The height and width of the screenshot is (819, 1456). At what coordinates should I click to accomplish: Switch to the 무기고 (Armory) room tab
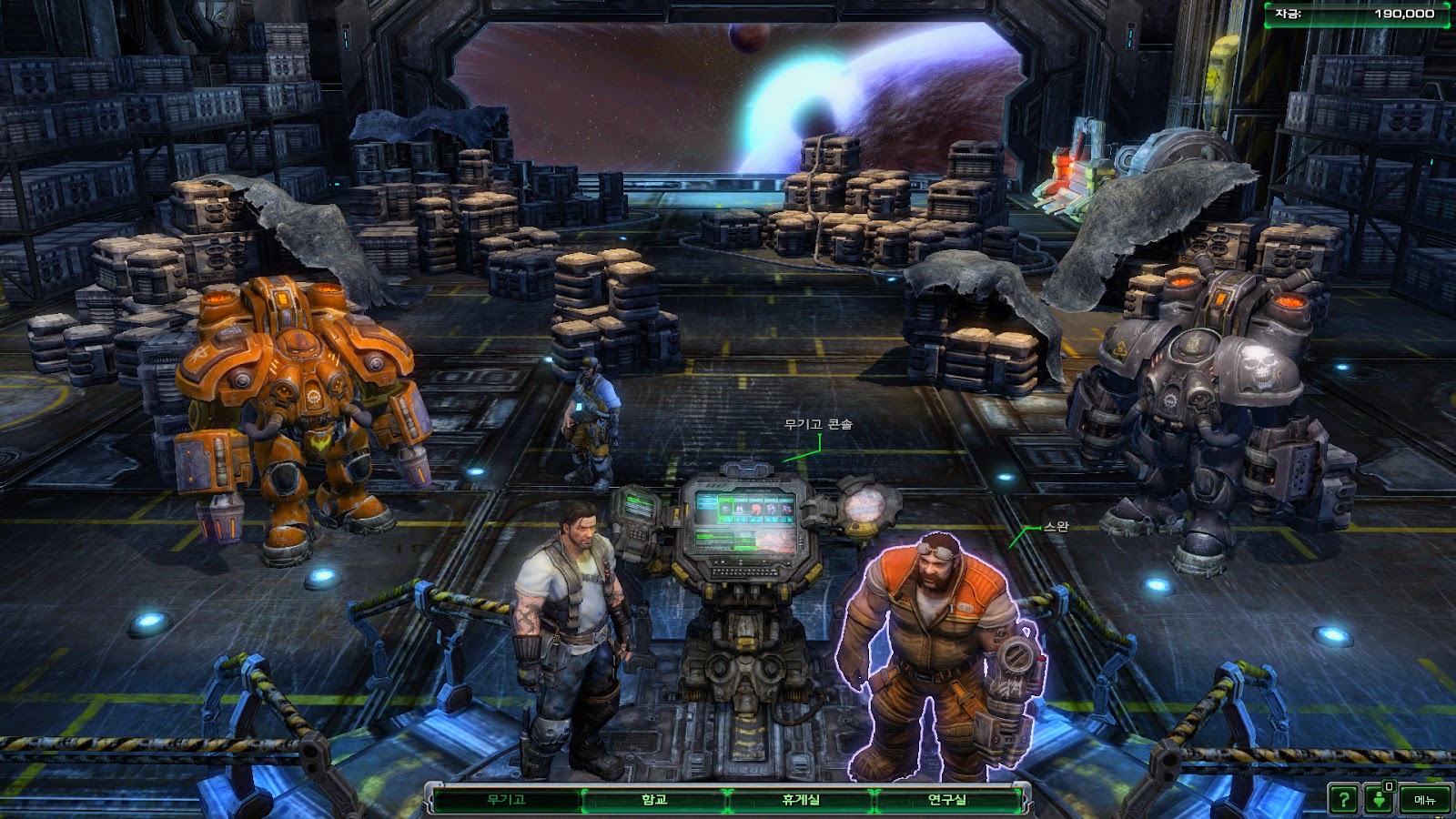[506, 800]
